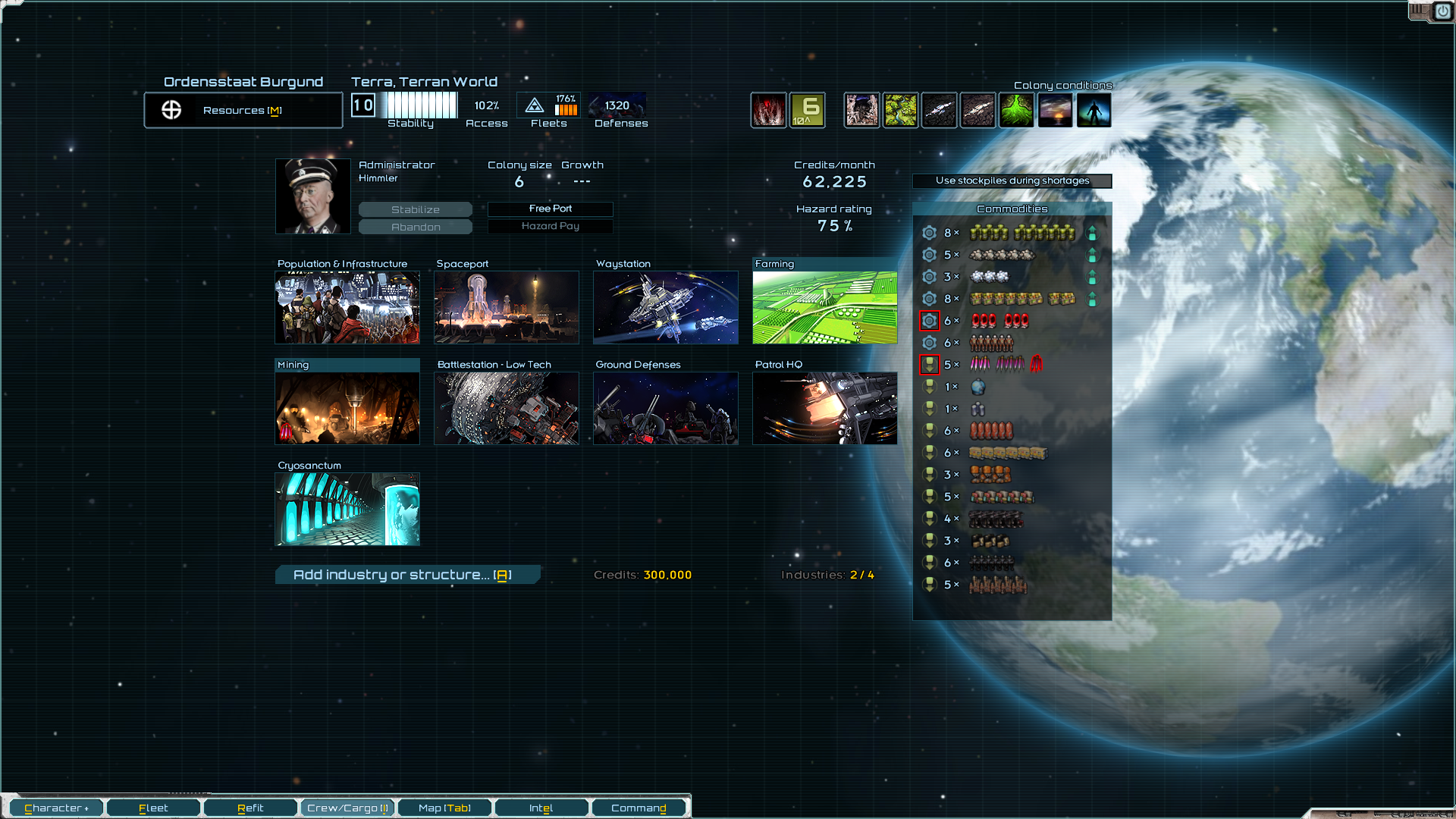The height and width of the screenshot is (819, 1456).
Task: Click Add industry or structure
Action: coord(407,575)
